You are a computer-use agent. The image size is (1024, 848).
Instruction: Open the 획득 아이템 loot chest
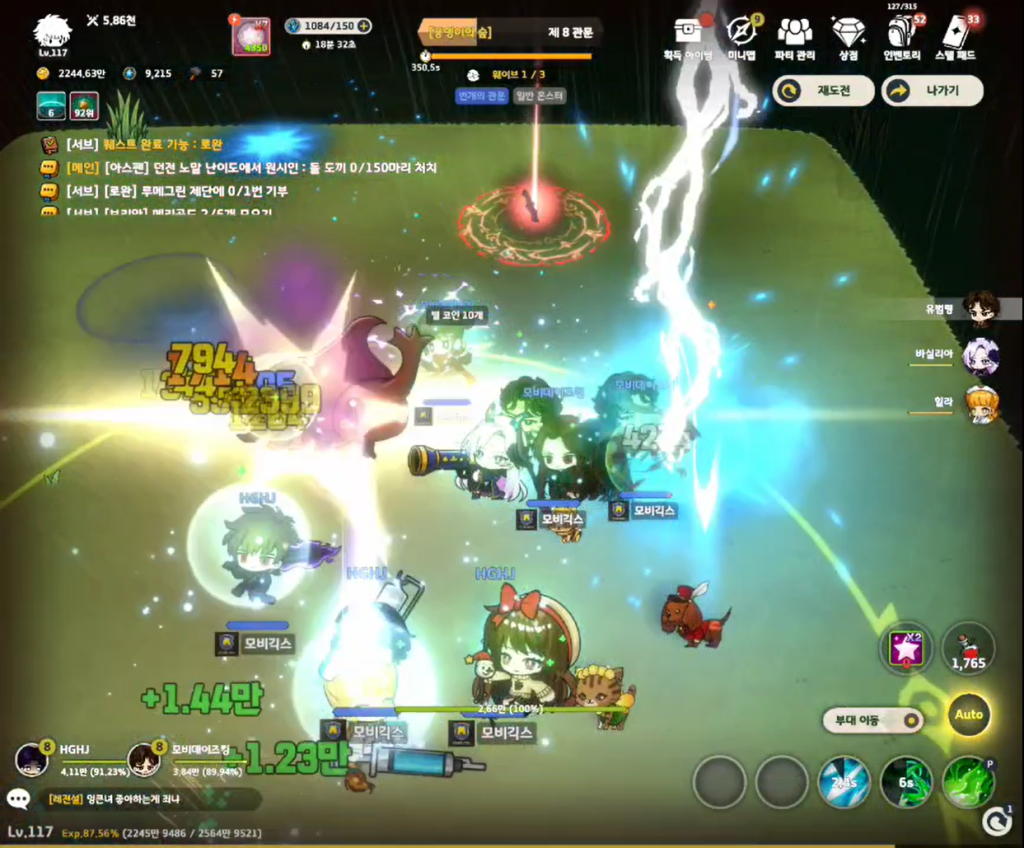pyautogui.click(x=687, y=33)
